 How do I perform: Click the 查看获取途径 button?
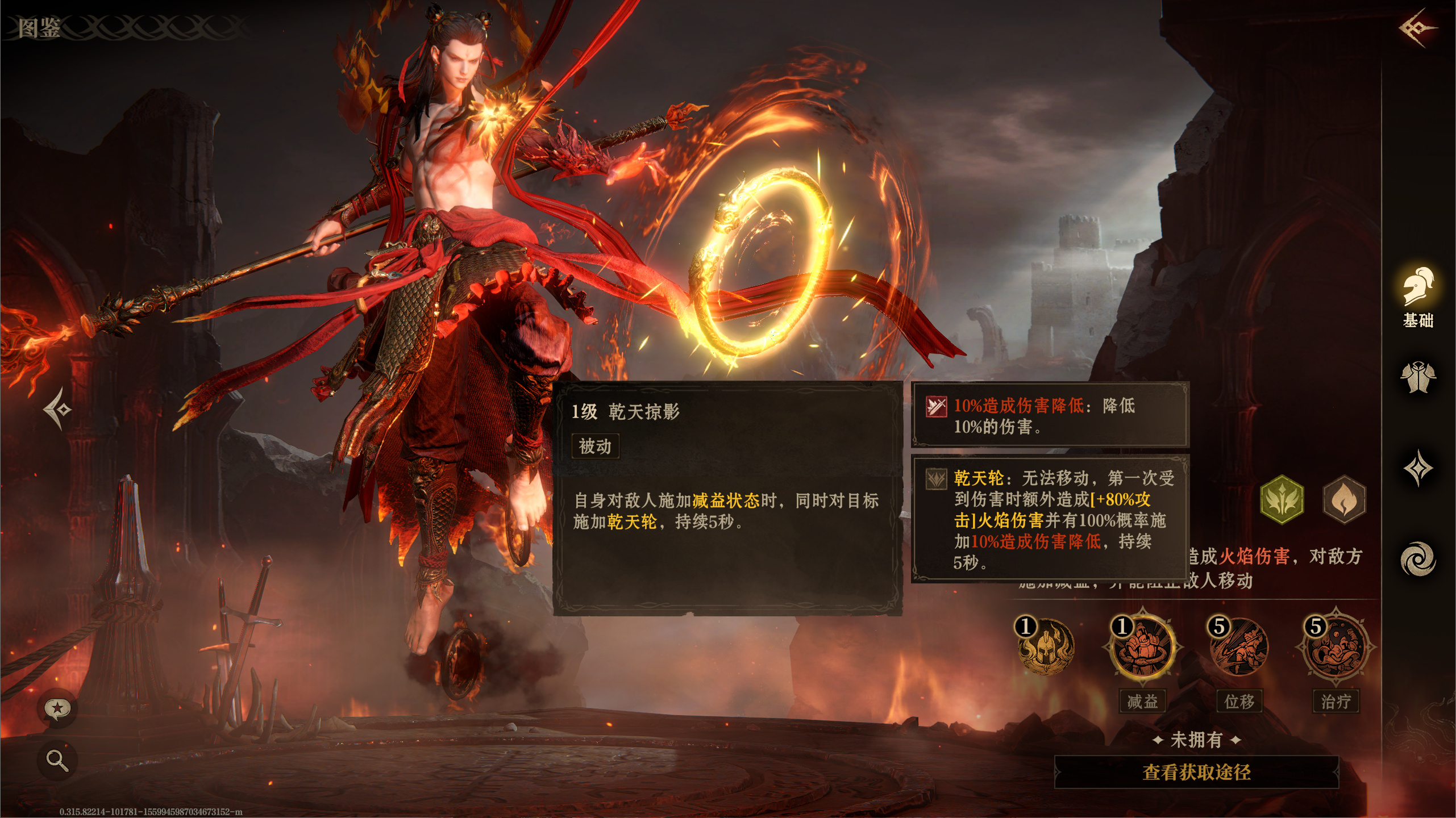pyautogui.click(x=1196, y=772)
